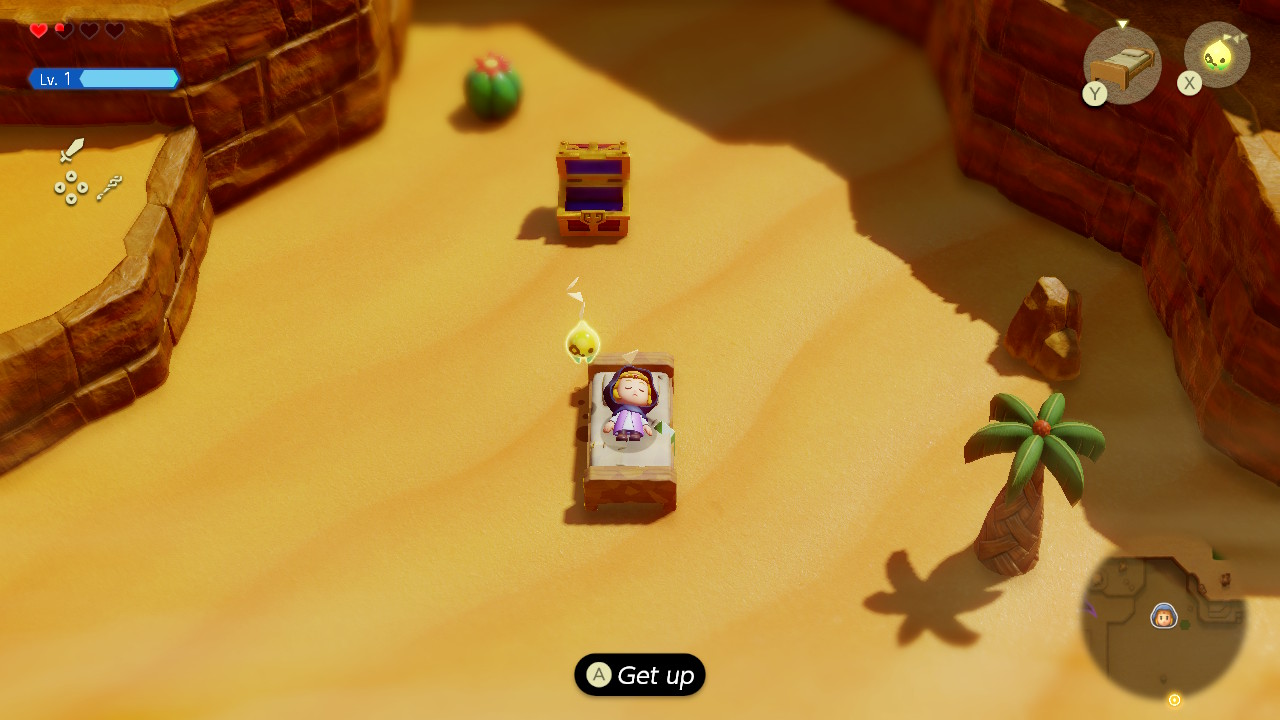Expand the triangle indicator above the bed icon
The width and height of the screenshot is (1280, 720).
tap(1123, 22)
